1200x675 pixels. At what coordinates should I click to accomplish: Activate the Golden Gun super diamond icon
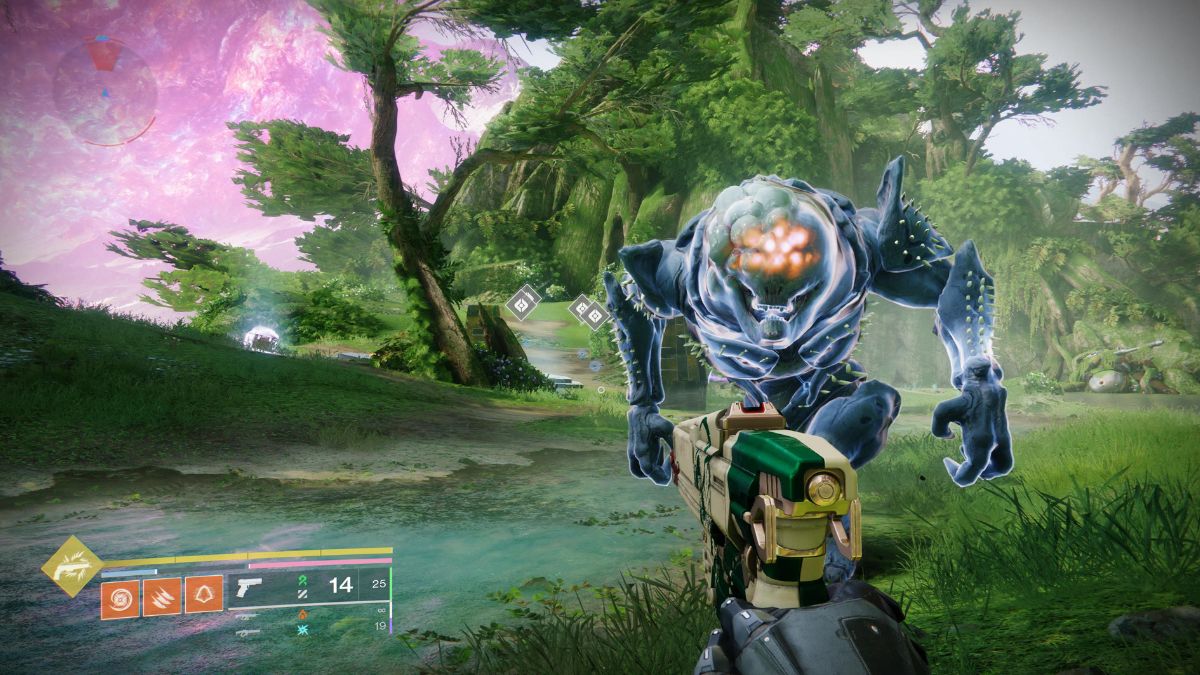pos(71,566)
